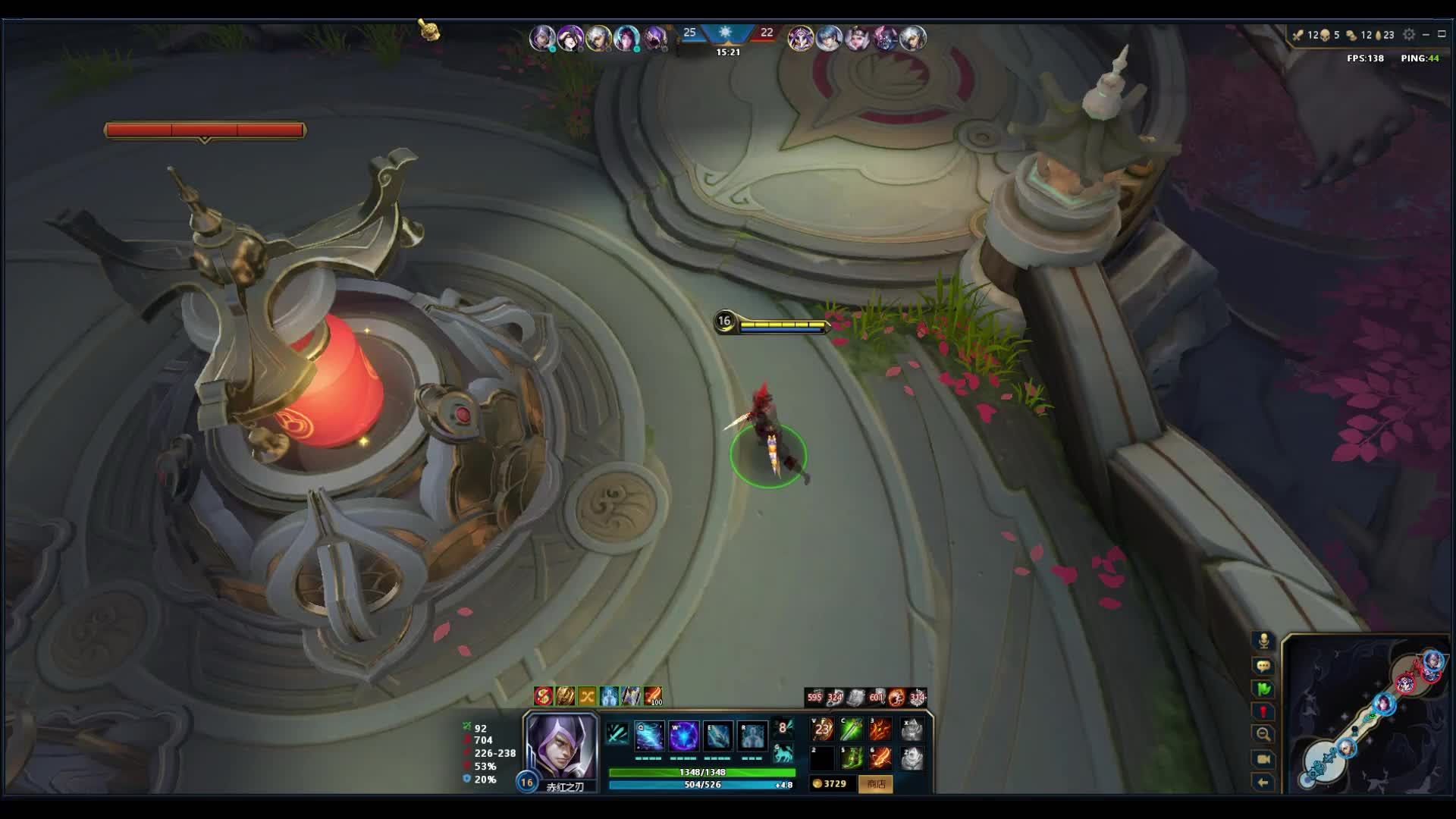Screen dimensions: 1456x819
Task: Click the yellow arrow beside minimap
Action: click(1263, 783)
